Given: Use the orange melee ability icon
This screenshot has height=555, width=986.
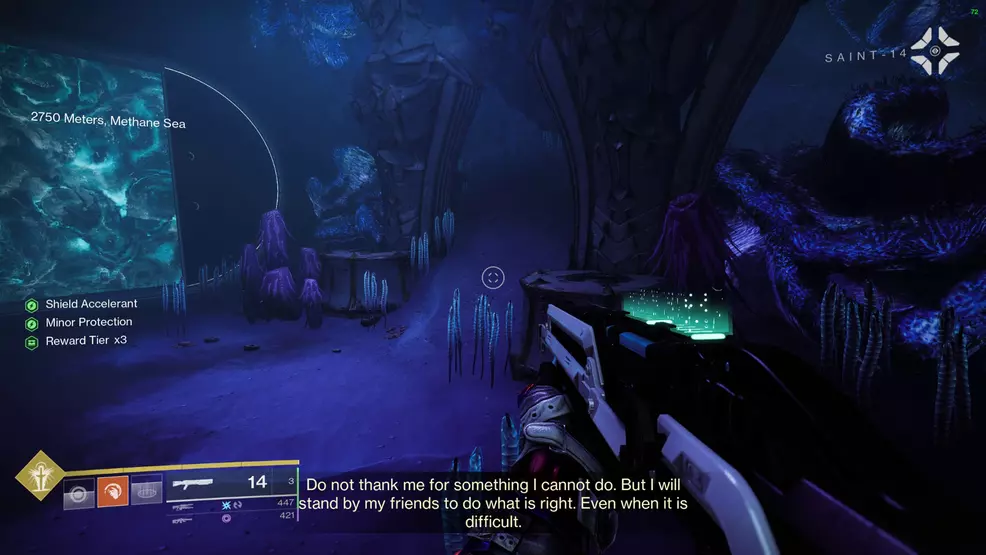Looking at the screenshot, I should coord(112,490).
